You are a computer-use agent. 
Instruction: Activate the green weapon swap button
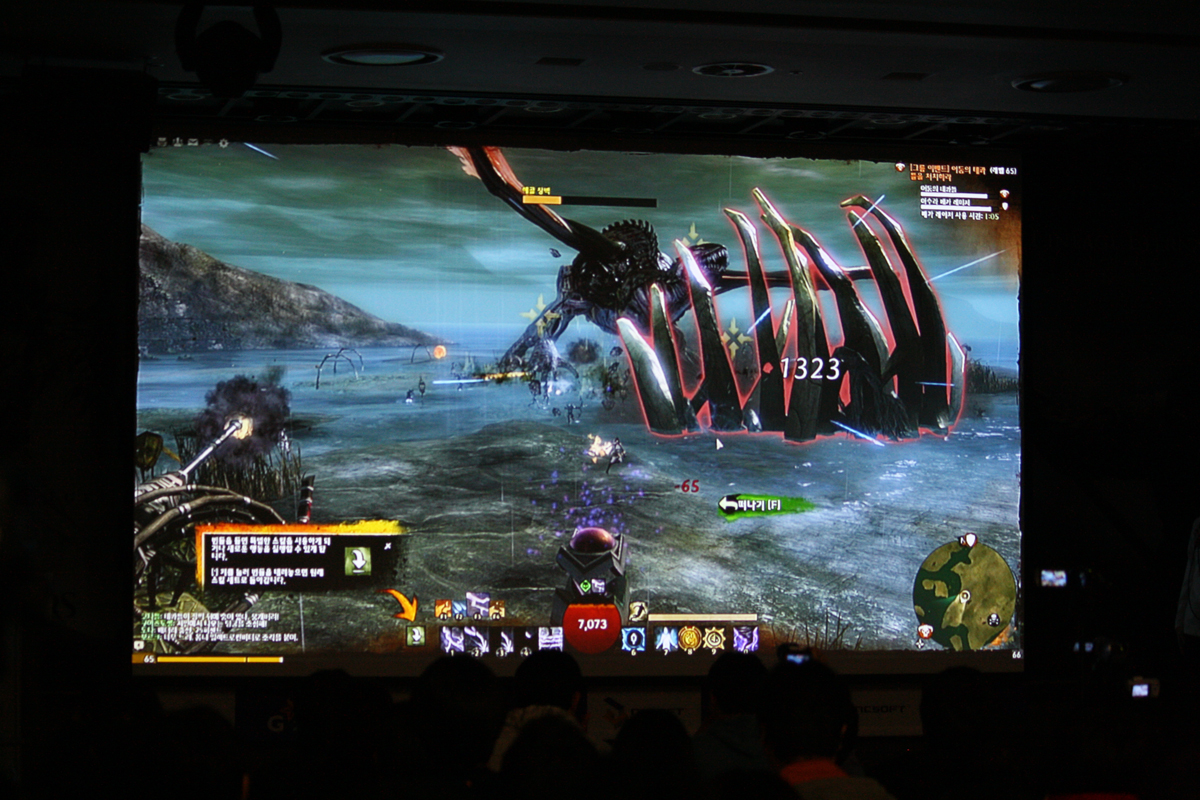click(x=415, y=636)
